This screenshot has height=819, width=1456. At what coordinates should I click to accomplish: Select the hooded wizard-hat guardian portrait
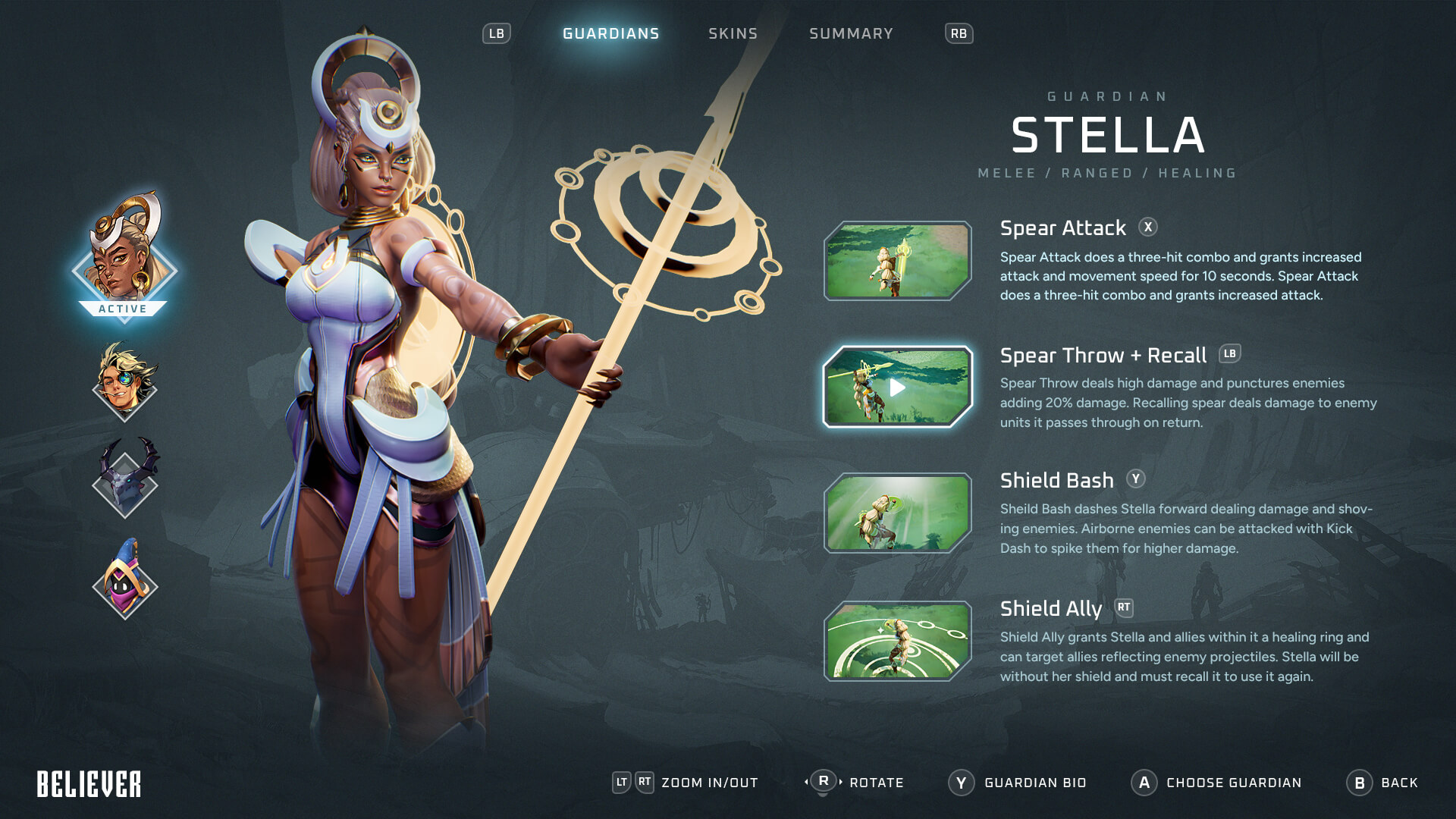(125, 580)
